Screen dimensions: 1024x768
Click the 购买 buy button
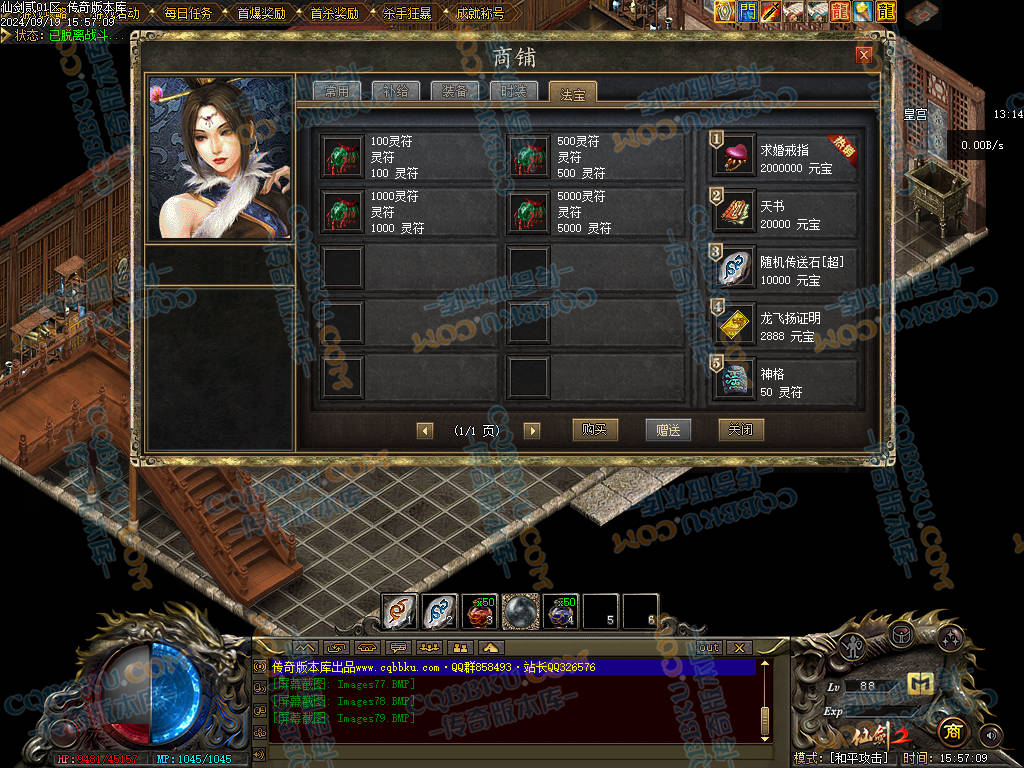tap(595, 430)
